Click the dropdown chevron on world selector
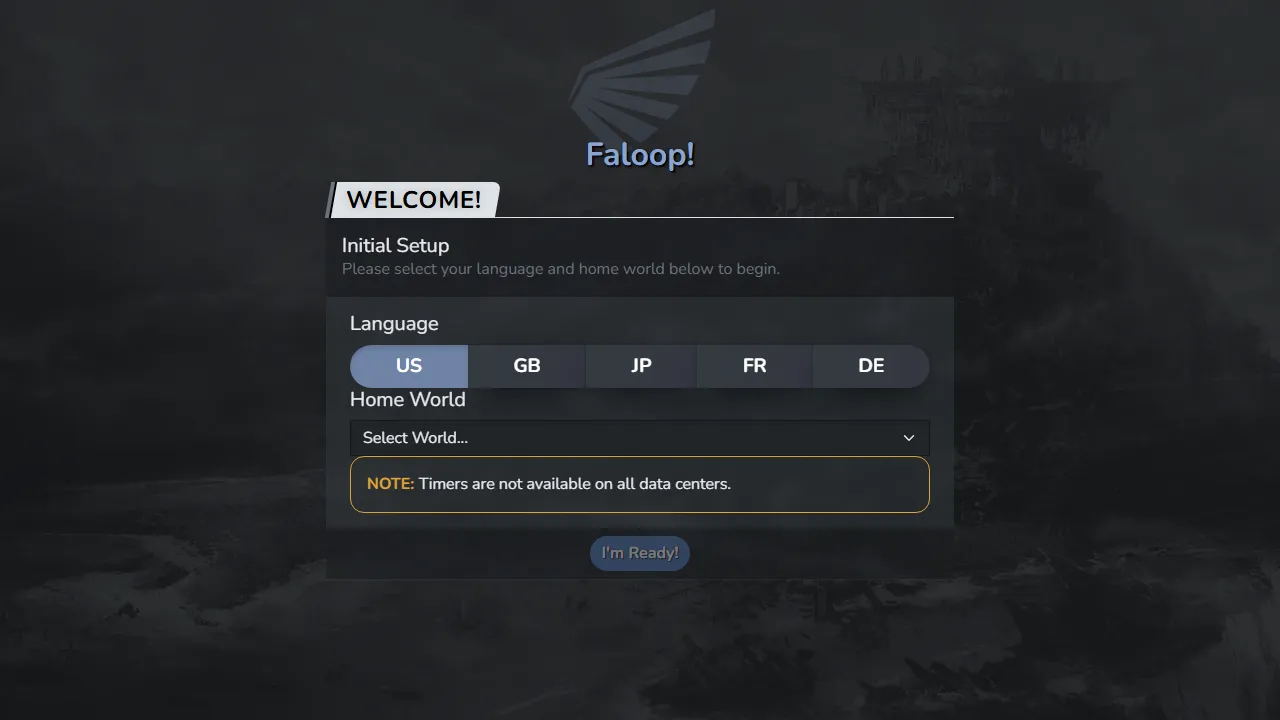 click(x=909, y=438)
